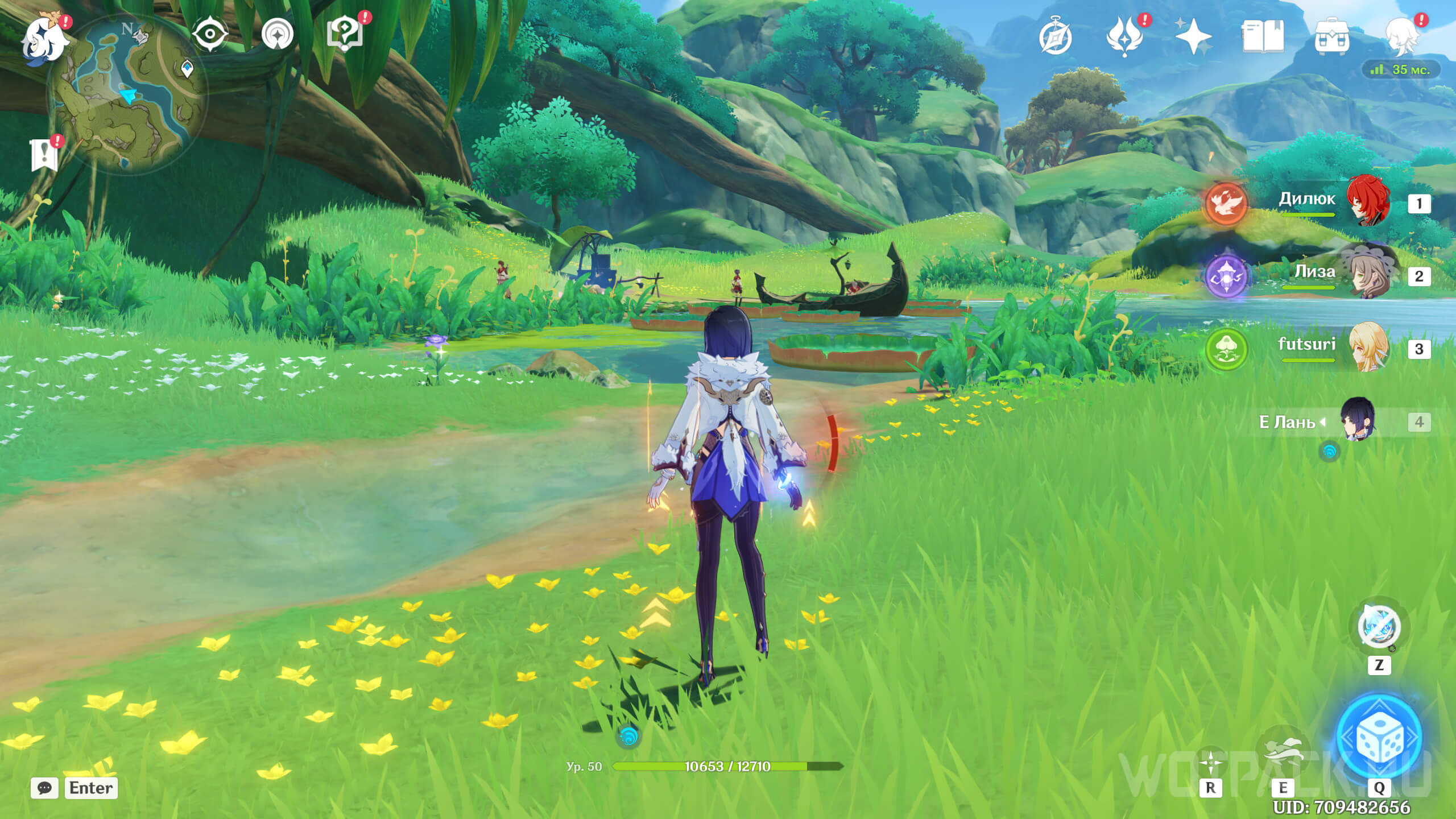The width and height of the screenshot is (1456, 819).
Task: Open the Inventory backpack icon
Action: pyautogui.click(x=1332, y=38)
